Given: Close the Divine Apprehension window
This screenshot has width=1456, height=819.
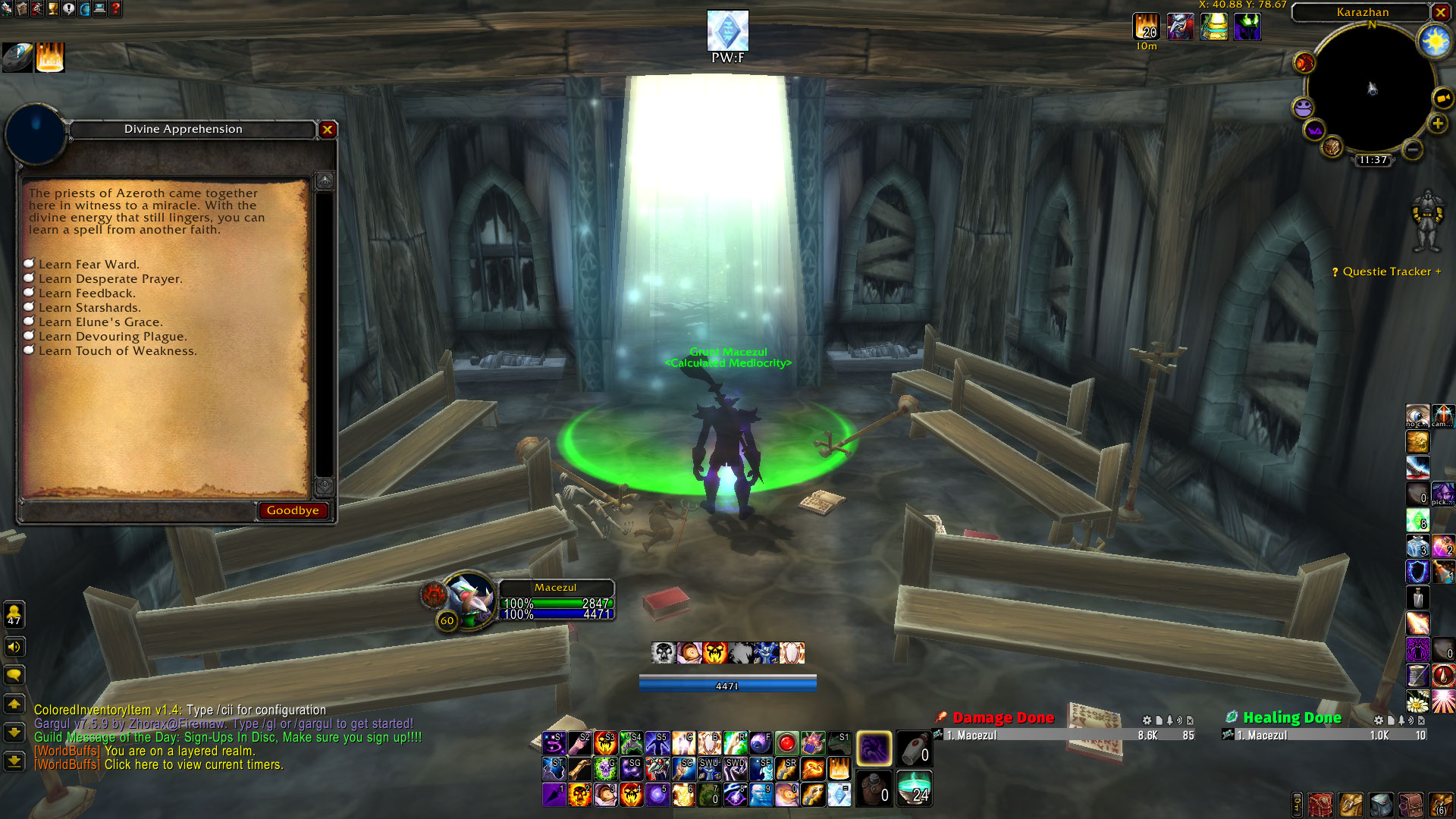Looking at the screenshot, I should coord(328,130).
